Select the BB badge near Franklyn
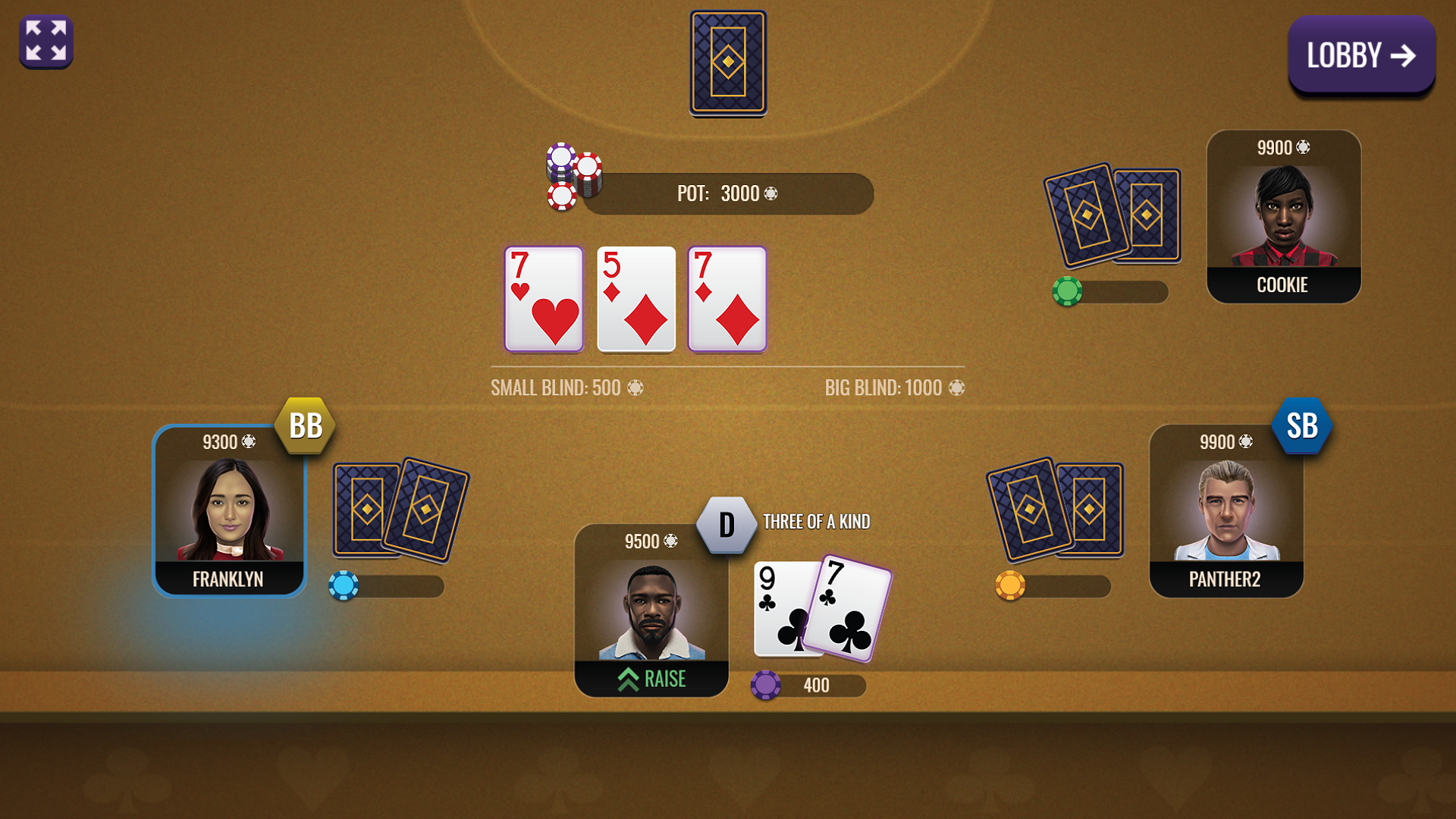Viewport: 1456px width, 819px height. 303,425
